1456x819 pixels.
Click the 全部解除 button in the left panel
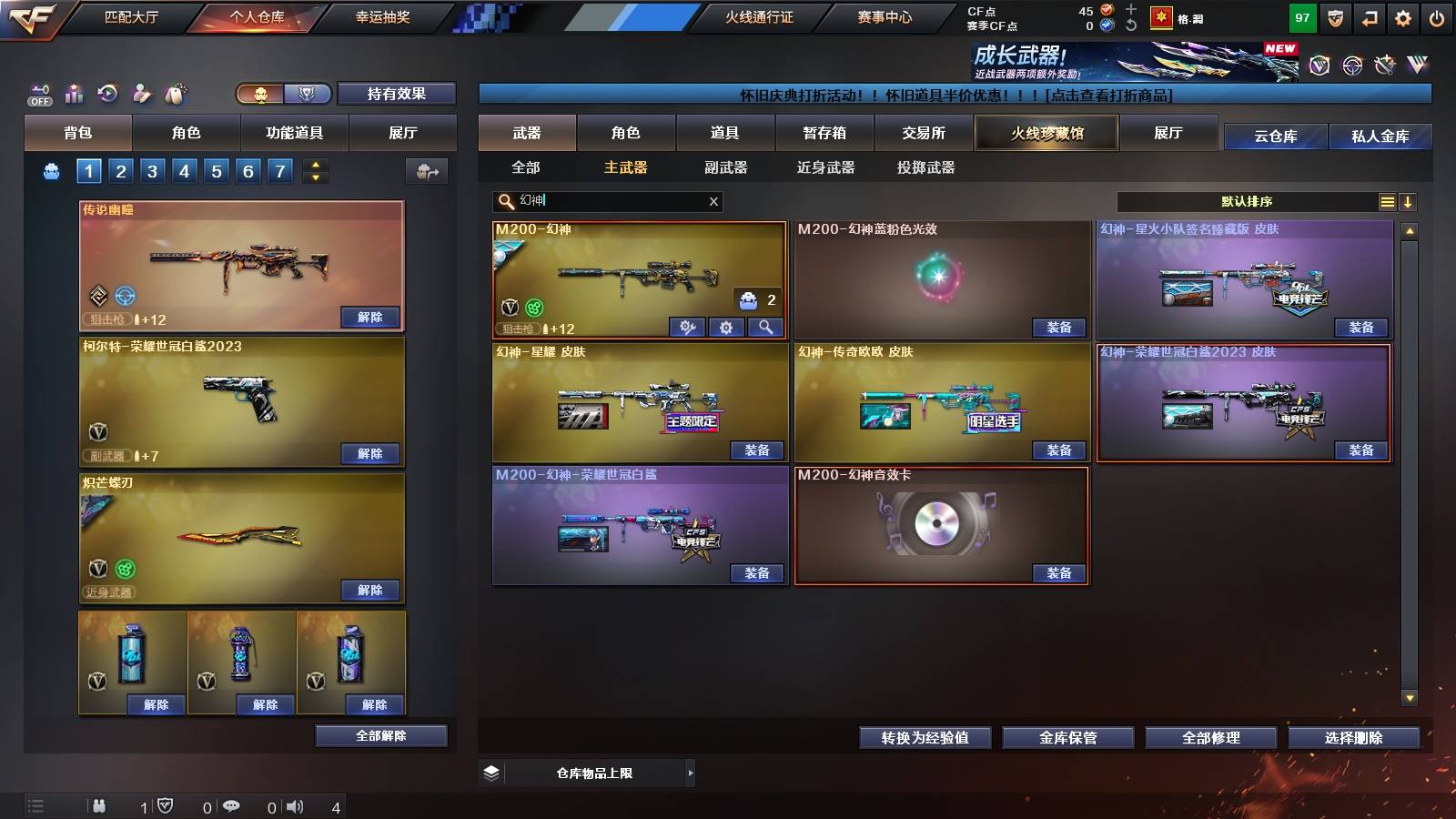click(x=379, y=735)
